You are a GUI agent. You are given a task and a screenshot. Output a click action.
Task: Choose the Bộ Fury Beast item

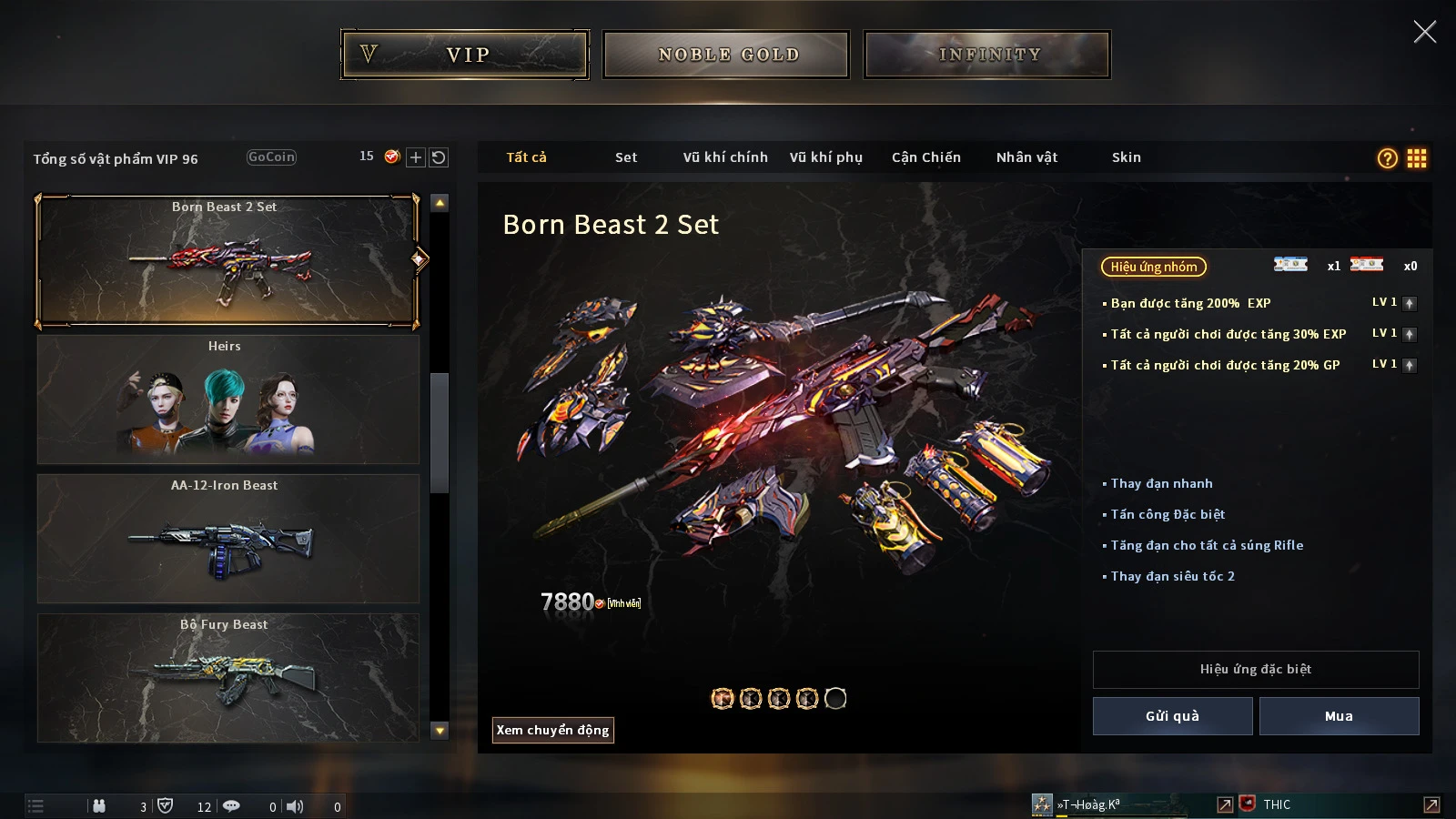(227, 678)
